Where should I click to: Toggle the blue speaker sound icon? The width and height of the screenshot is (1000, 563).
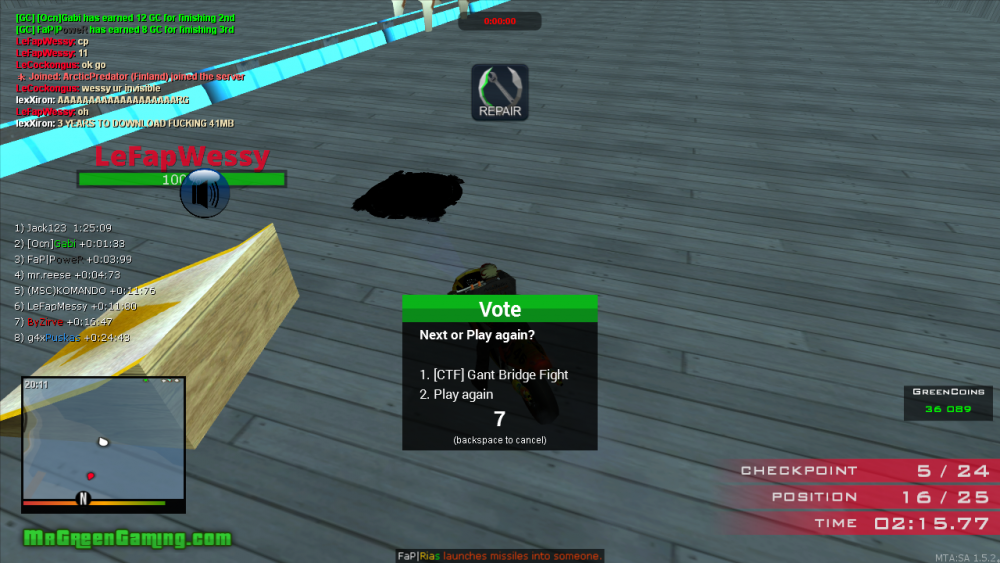point(205,193)
